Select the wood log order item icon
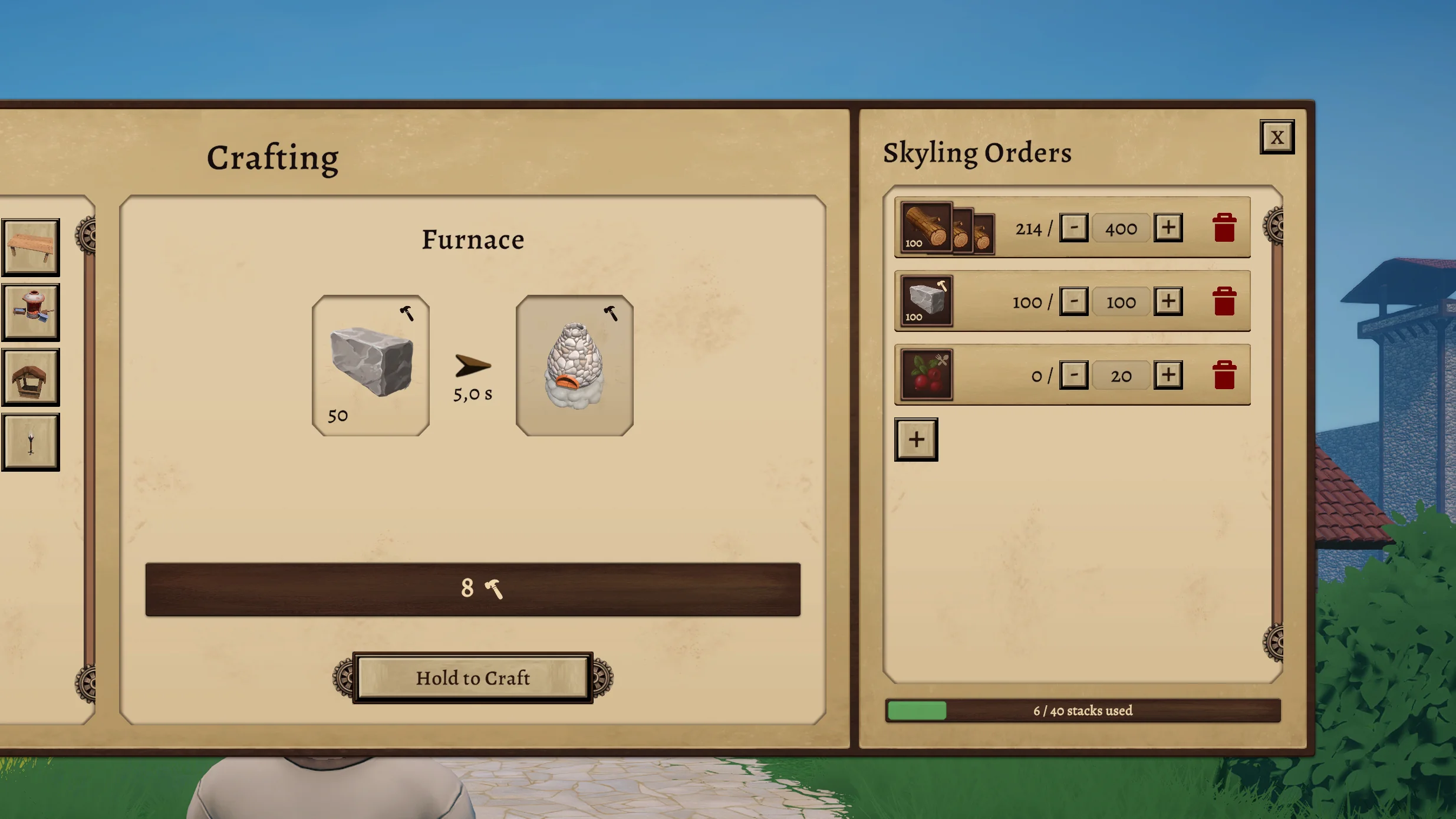Screen dimensions: 1456x819 coord(927,228)
